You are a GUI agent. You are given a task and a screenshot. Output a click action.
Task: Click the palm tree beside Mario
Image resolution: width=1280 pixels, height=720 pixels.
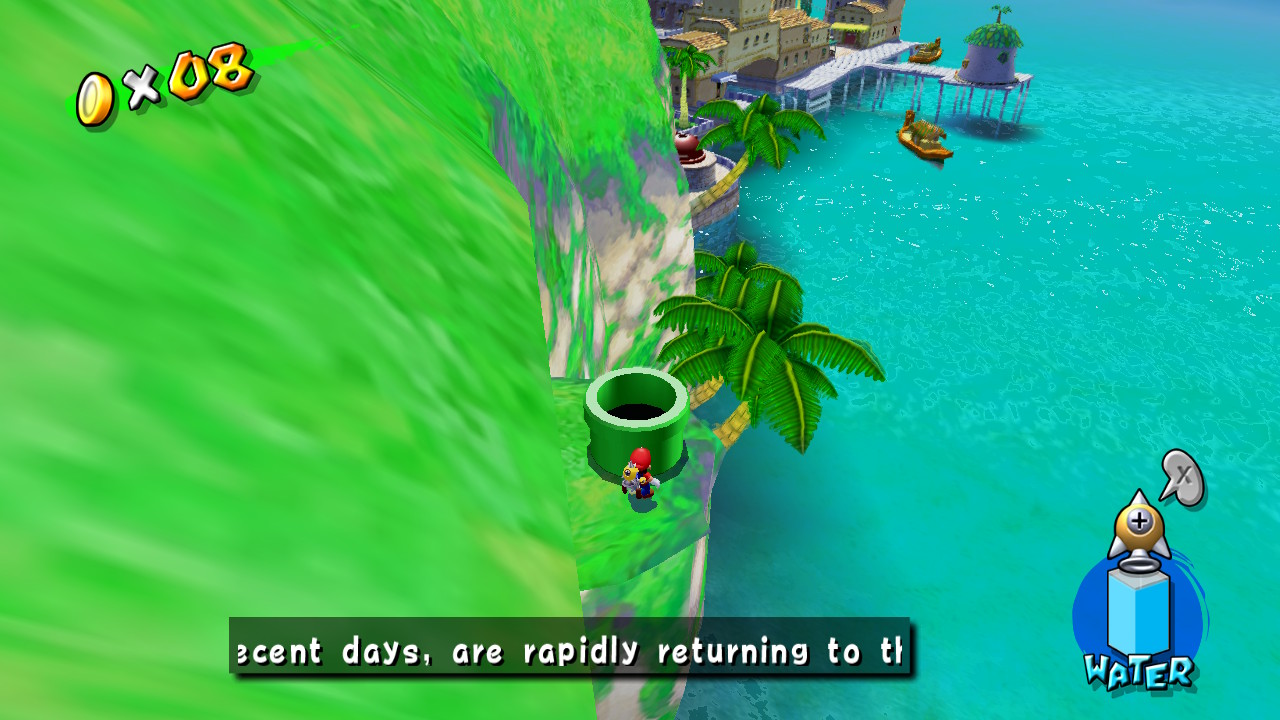(770, 330)
